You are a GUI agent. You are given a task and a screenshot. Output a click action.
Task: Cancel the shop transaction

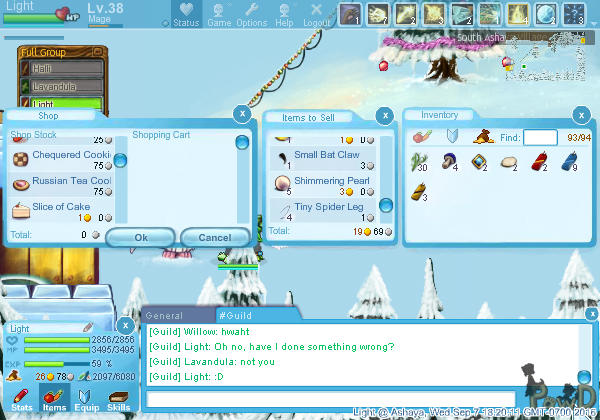tap(215, 237)
